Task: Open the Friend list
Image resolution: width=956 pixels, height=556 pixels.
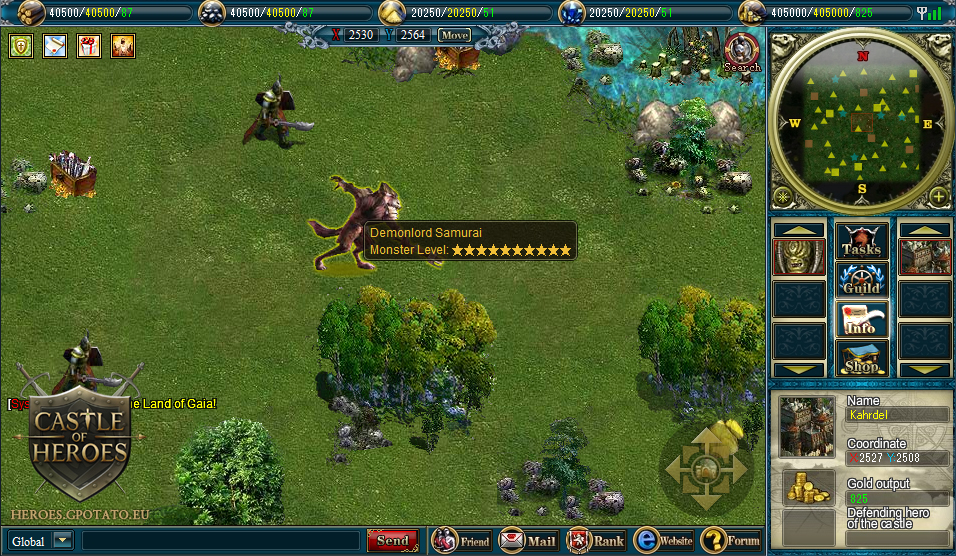Action: (461, 541)
